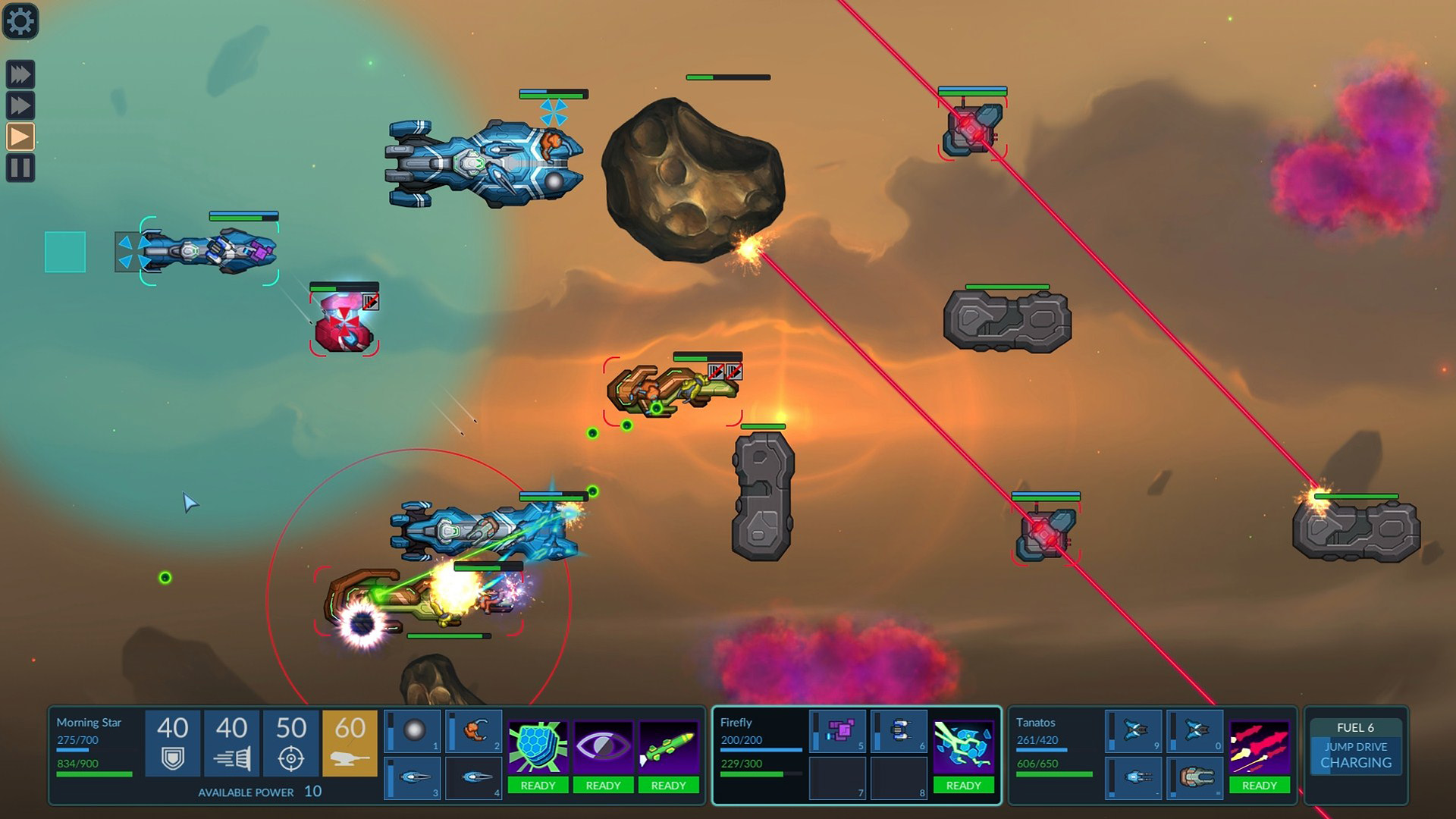
Task: Open settings with the gear icon
Action: pyautogui.click(x=20, y=21)
